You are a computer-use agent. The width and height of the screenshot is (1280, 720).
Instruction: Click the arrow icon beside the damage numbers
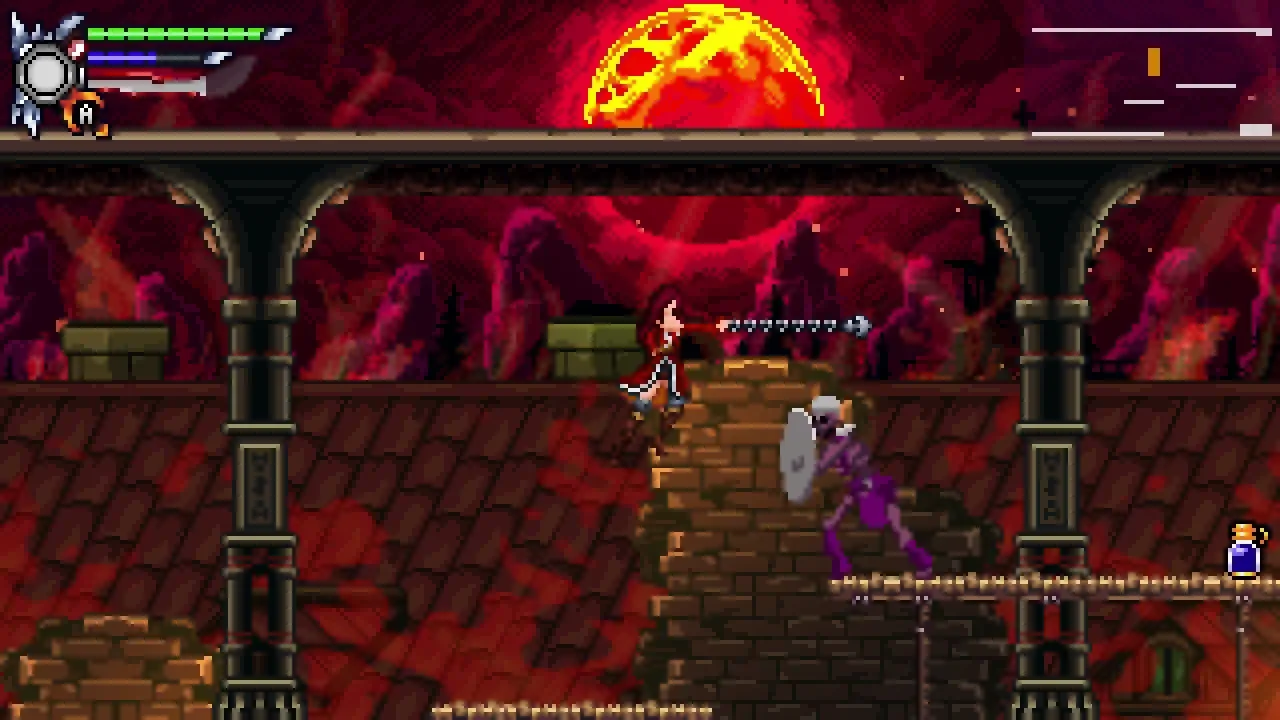coord(857,325)
